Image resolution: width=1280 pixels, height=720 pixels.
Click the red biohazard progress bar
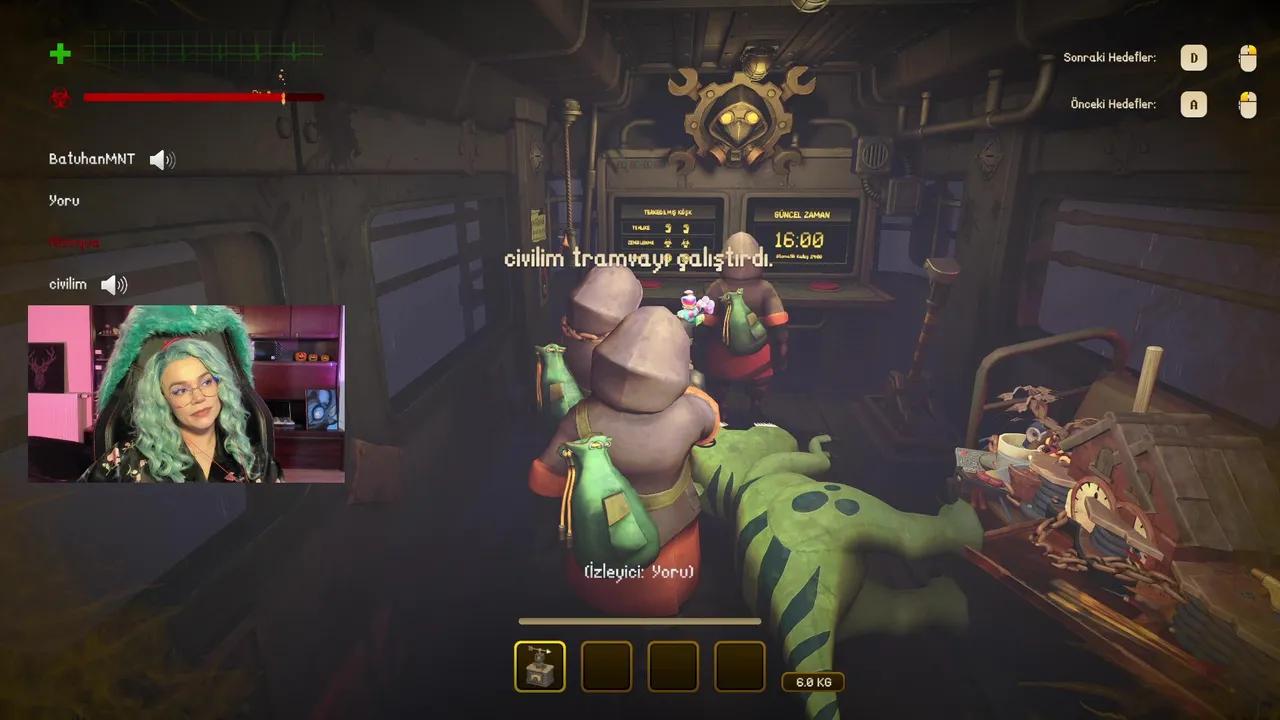pos(203,97)
